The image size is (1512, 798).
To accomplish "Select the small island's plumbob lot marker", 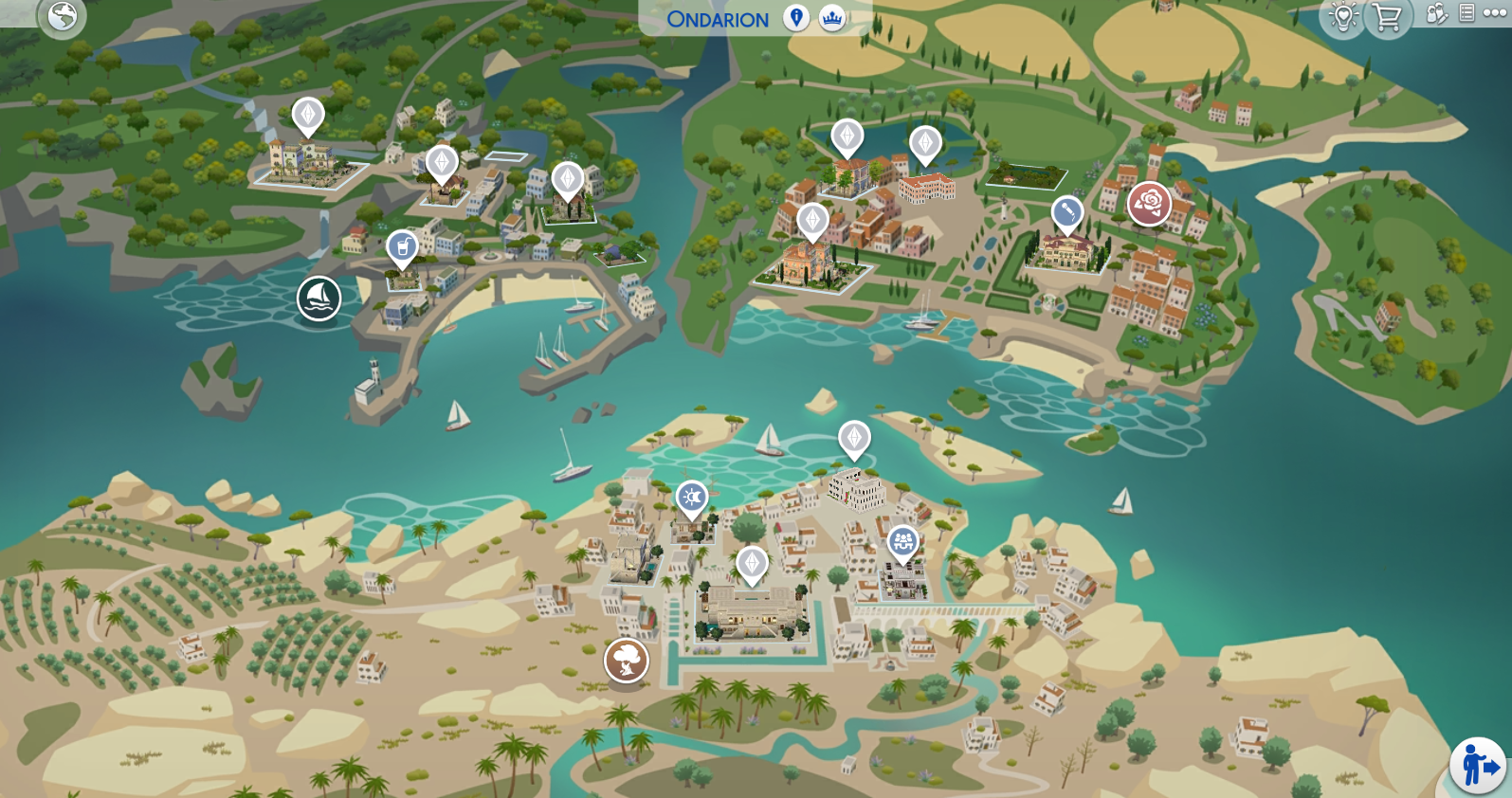I will [x=854, y=439].
